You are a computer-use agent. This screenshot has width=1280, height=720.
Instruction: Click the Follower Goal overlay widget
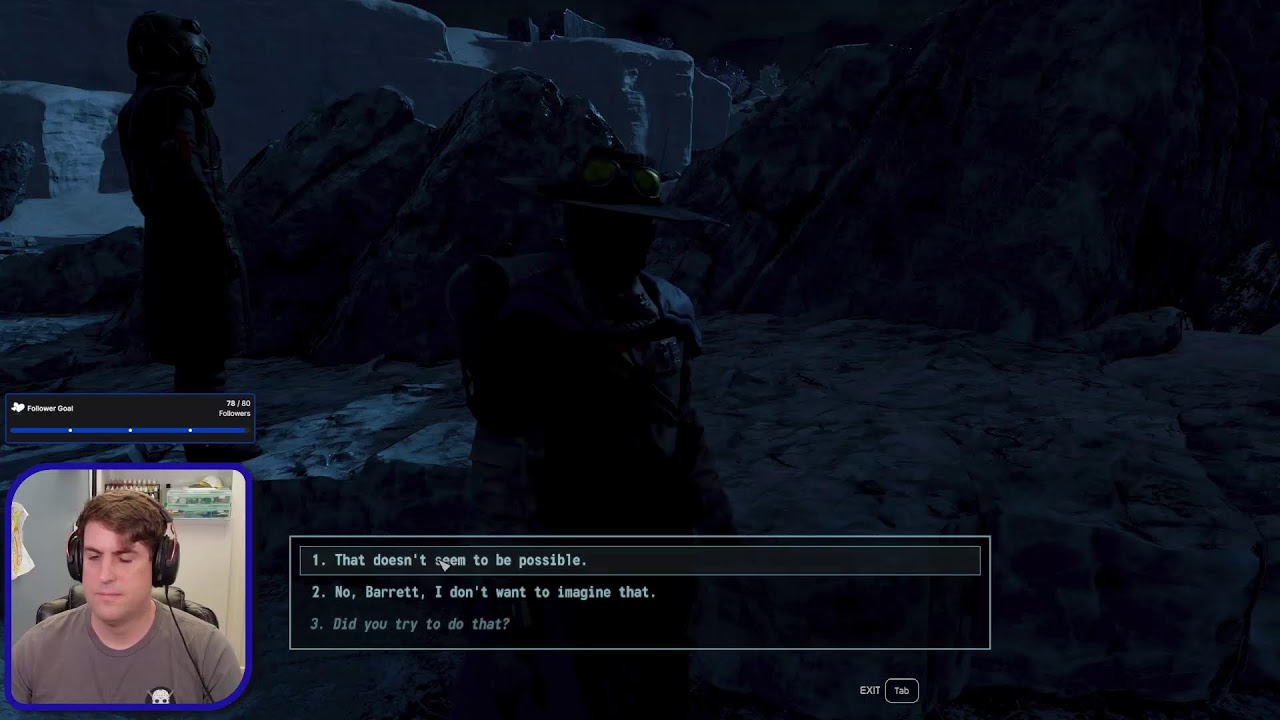(130, 418)
